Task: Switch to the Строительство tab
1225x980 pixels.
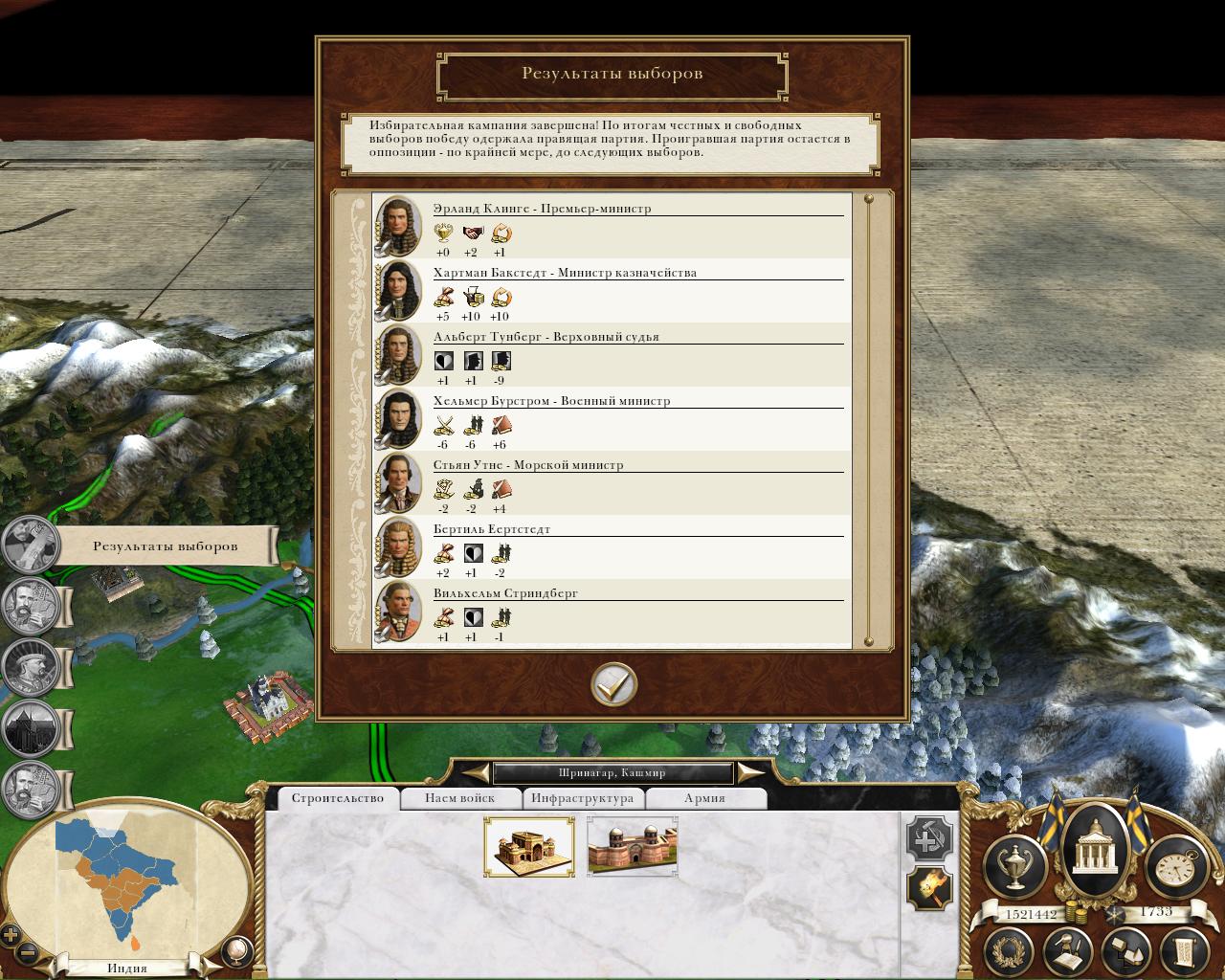Action: pyautogui.click(x=337, y=798)
